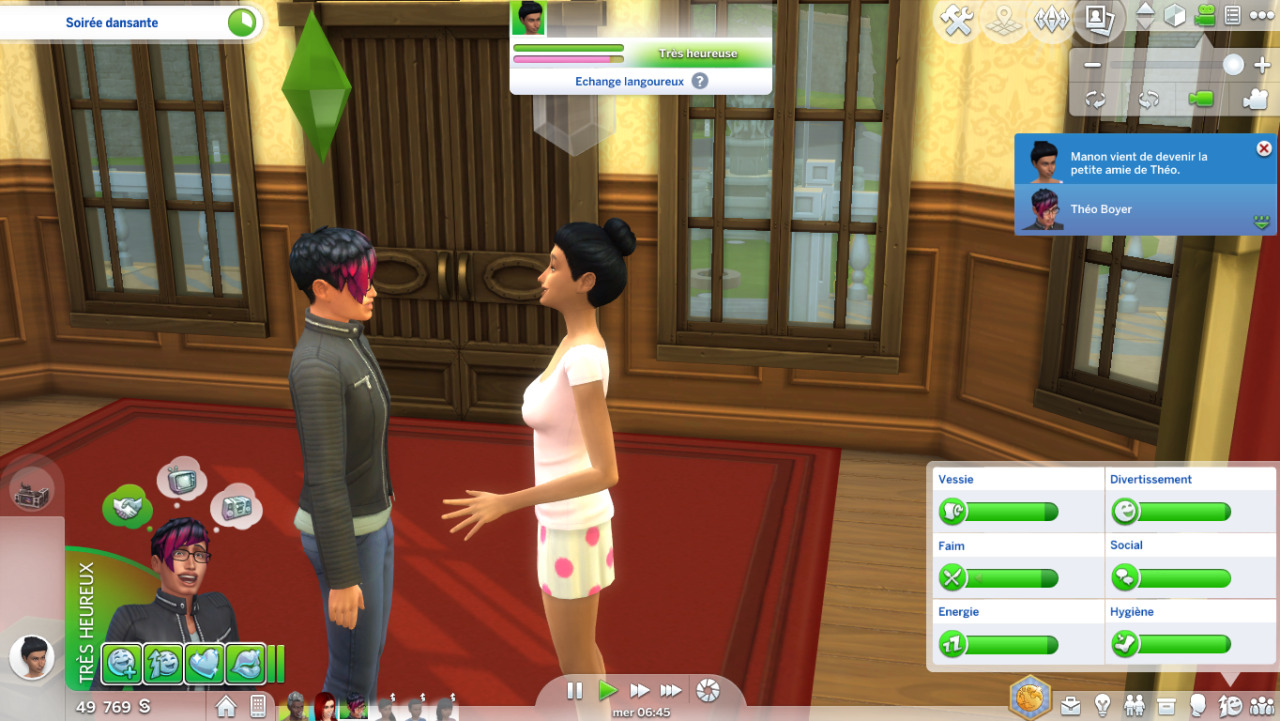Select the red-haired Sim household portrait
This screenshot has width=1280, height=721.
point(325,706)
